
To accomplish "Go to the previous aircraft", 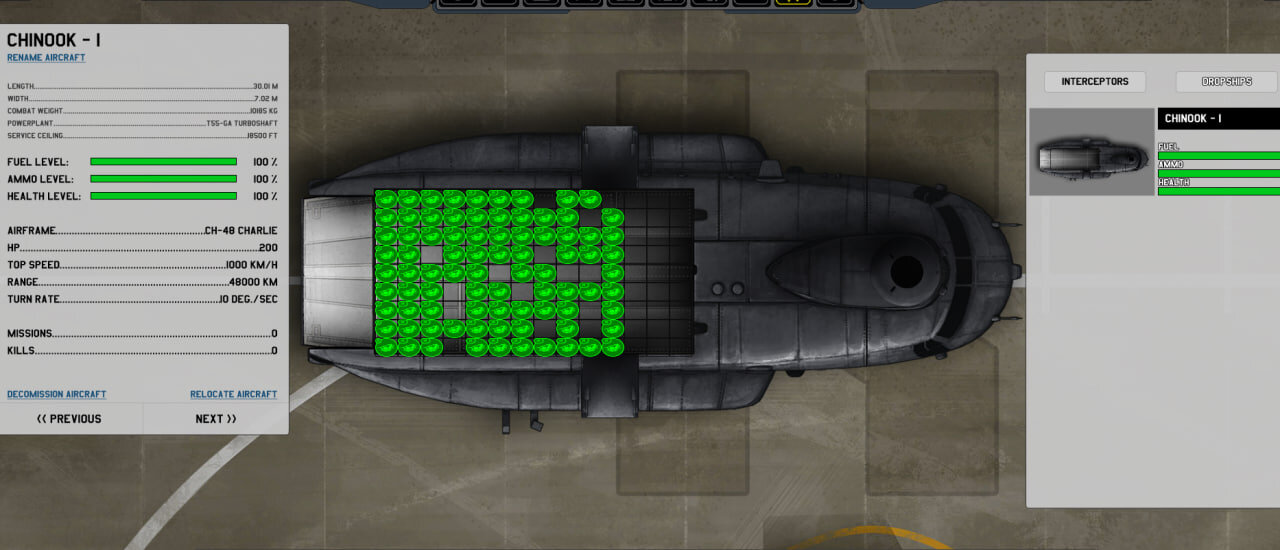I will click(x=70, y=419).
